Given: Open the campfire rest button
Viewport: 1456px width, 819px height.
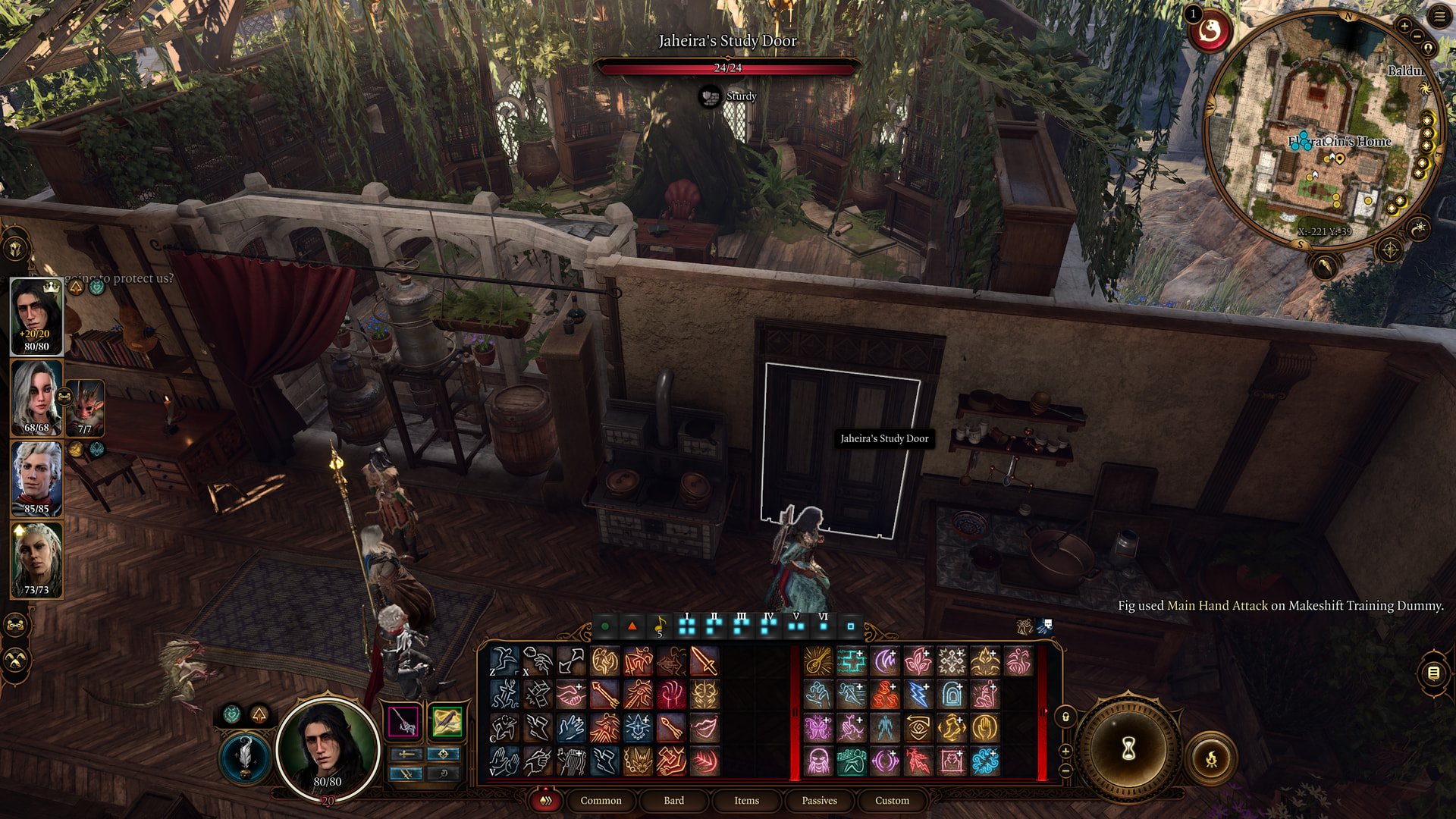Looking at the screenshot, I should (x=1211, y=758).
